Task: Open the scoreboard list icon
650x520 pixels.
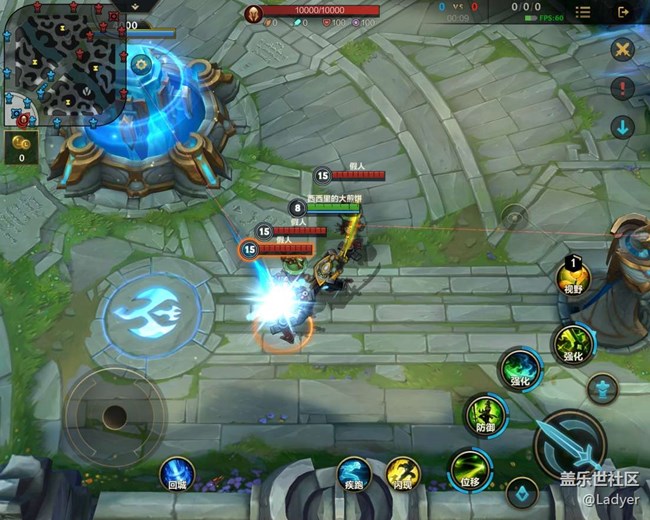Action: point(583,12)
